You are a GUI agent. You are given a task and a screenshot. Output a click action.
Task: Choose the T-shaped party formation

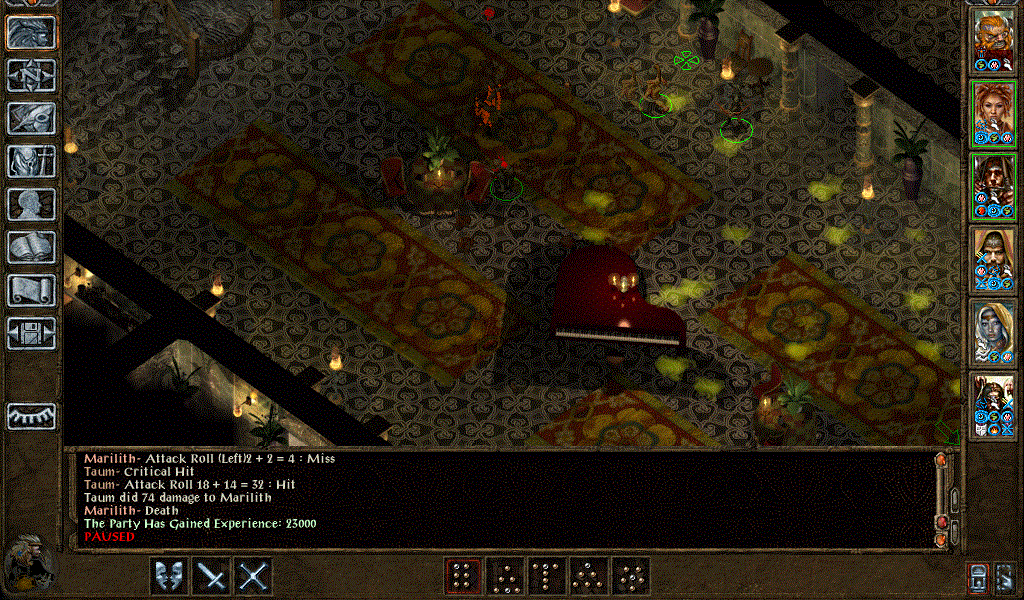[x=547, y=576]
